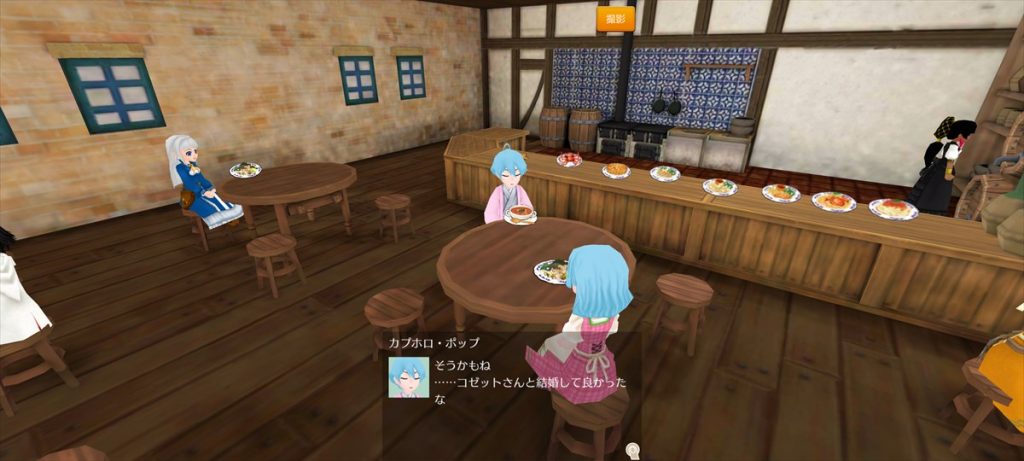Image resolution: width=1024 pixels, height=461 pixels.
Task: Tap the orange 撮影 screenshot button
Action: point(615,18)
